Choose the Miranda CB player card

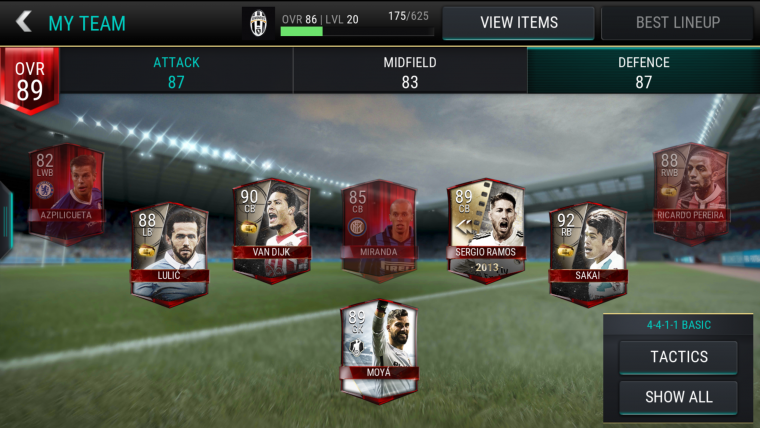376,226
